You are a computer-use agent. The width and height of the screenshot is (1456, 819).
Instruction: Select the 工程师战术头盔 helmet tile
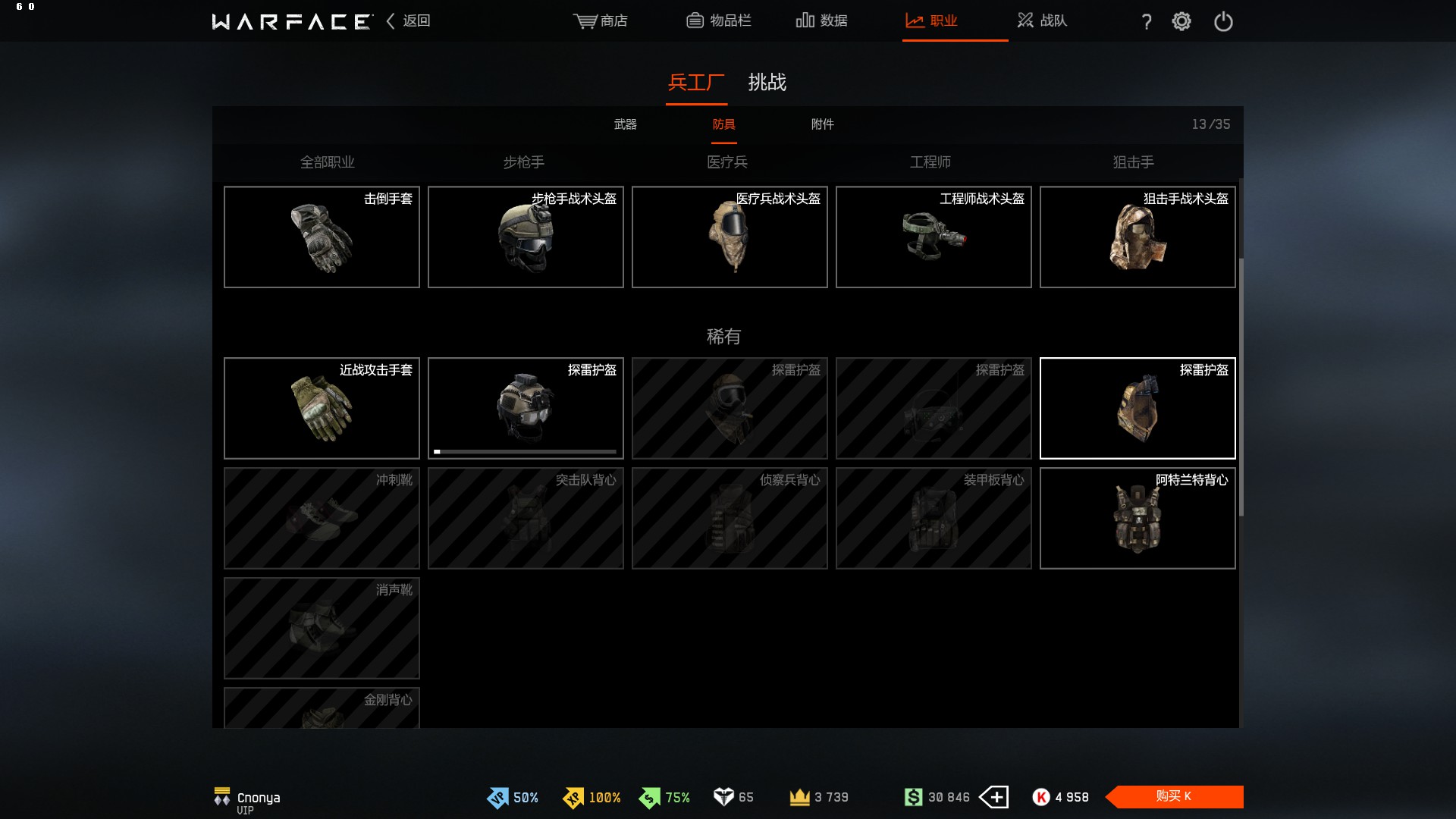coord(934,237)
